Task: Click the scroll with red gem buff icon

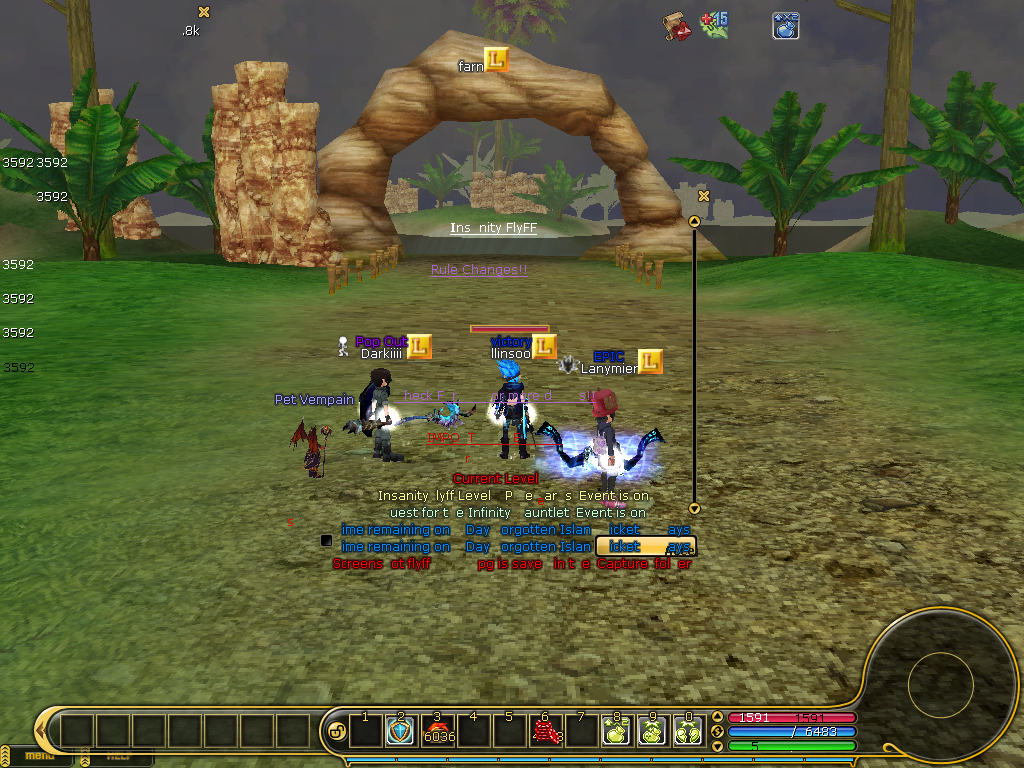Action: 679,27
